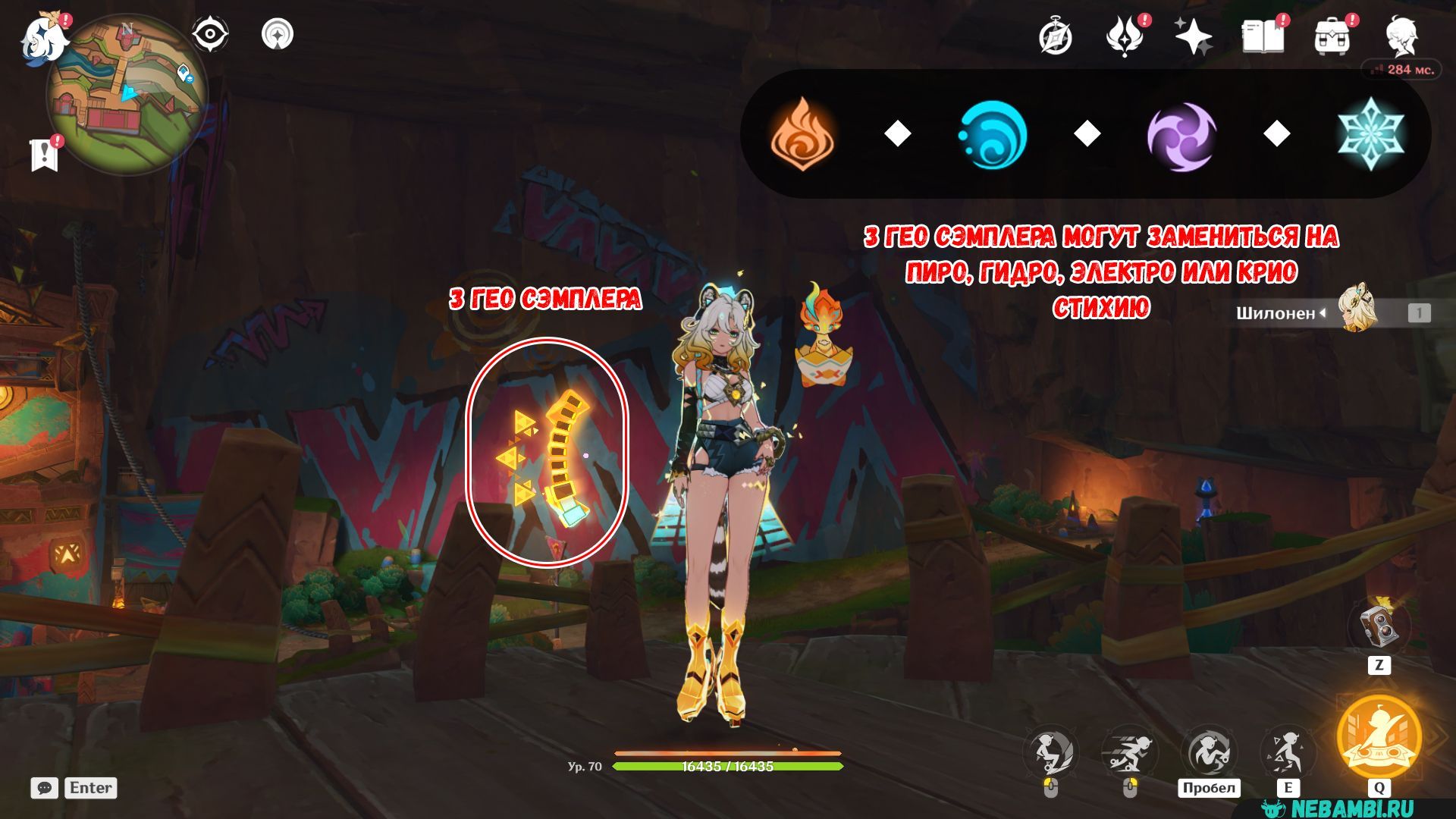Activate the glowing orange elemental burst

[1379, 734]
